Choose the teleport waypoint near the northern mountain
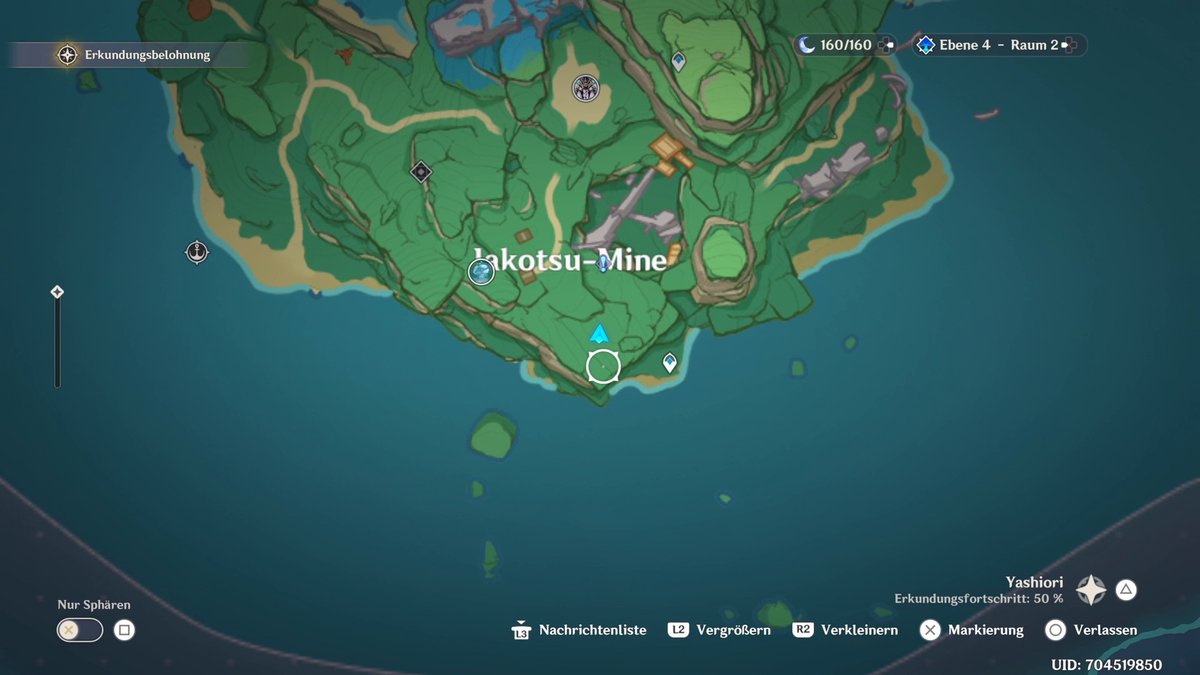Screen dimensions: 1200x675 [x=678, y=61]
